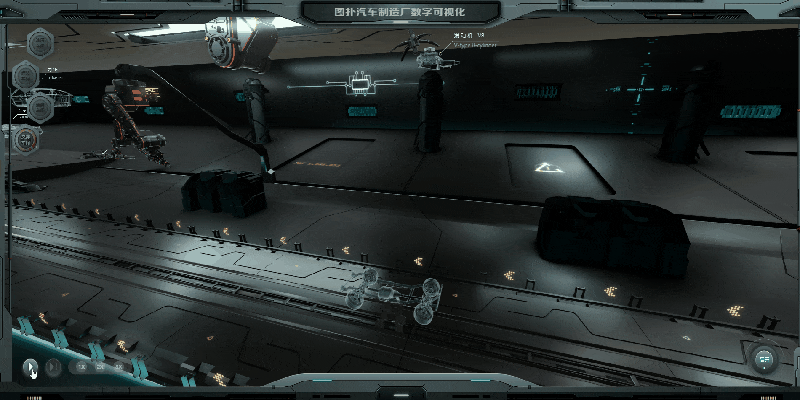Set playback speed to 1X

(x=82, y=367)
